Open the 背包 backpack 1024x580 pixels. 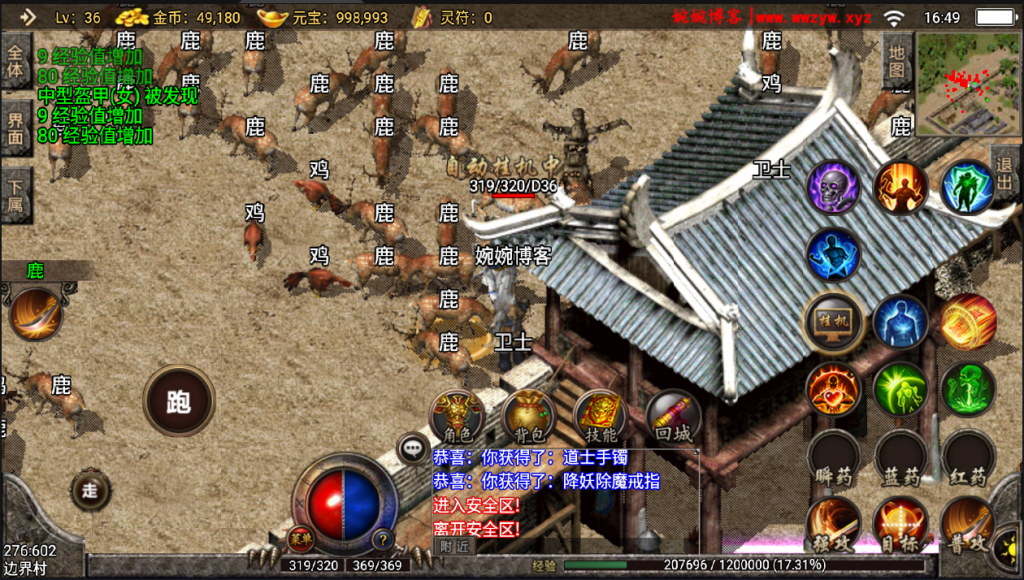[529, 414]
